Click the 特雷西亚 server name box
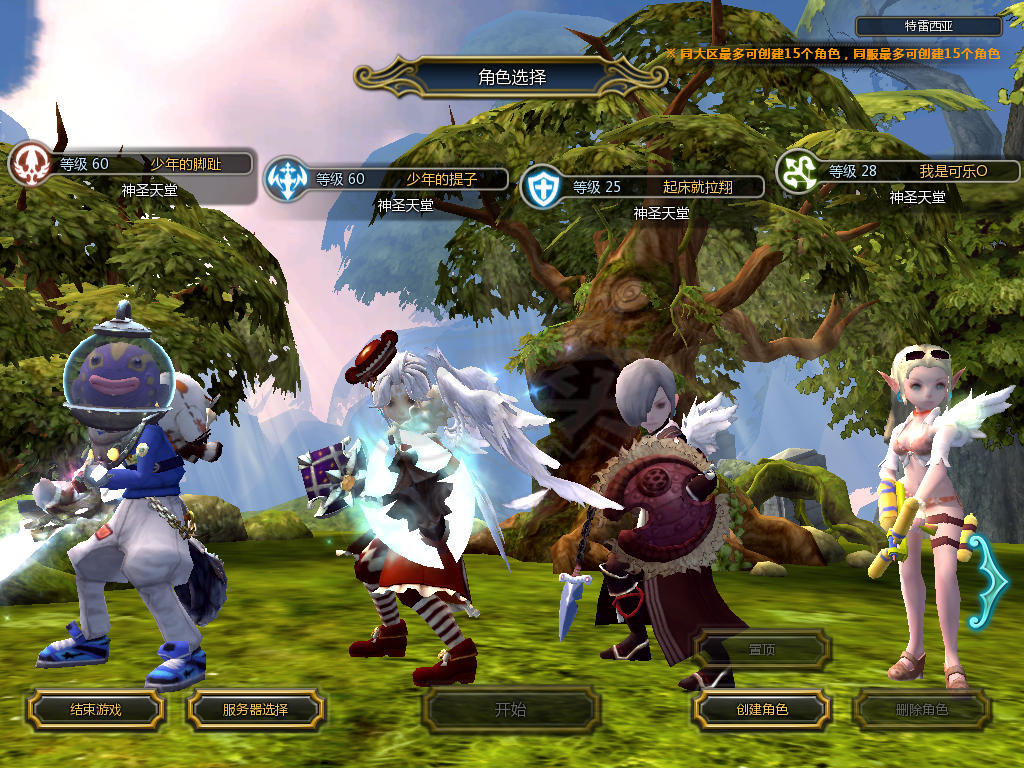The image size is (1024, 768). [x=929, y=27]
